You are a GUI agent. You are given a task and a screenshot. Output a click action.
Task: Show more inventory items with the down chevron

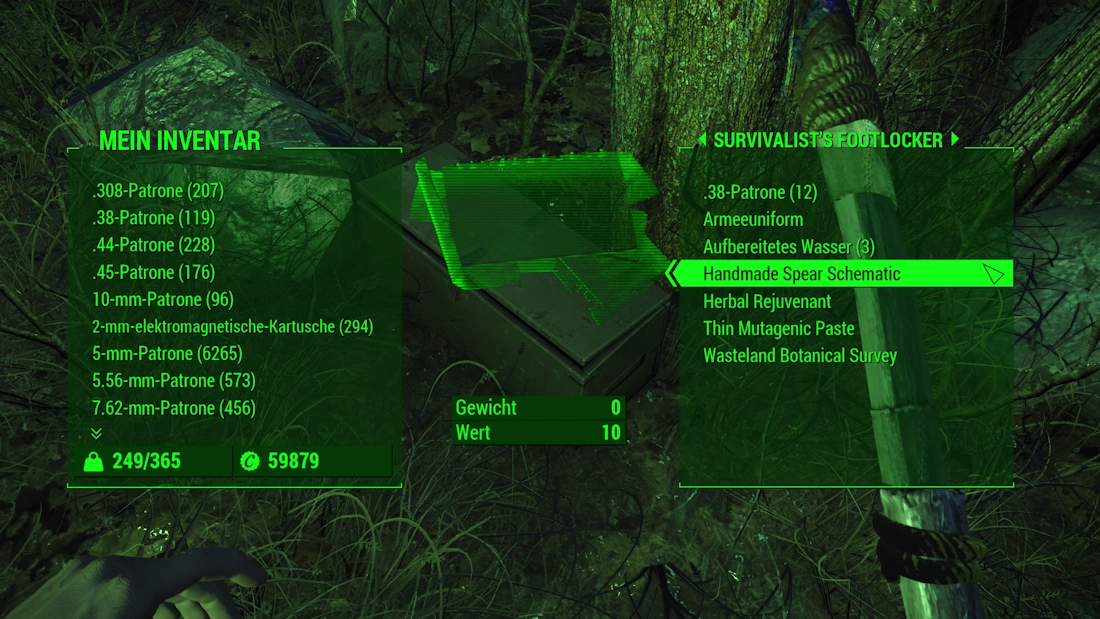click(96, 433)
